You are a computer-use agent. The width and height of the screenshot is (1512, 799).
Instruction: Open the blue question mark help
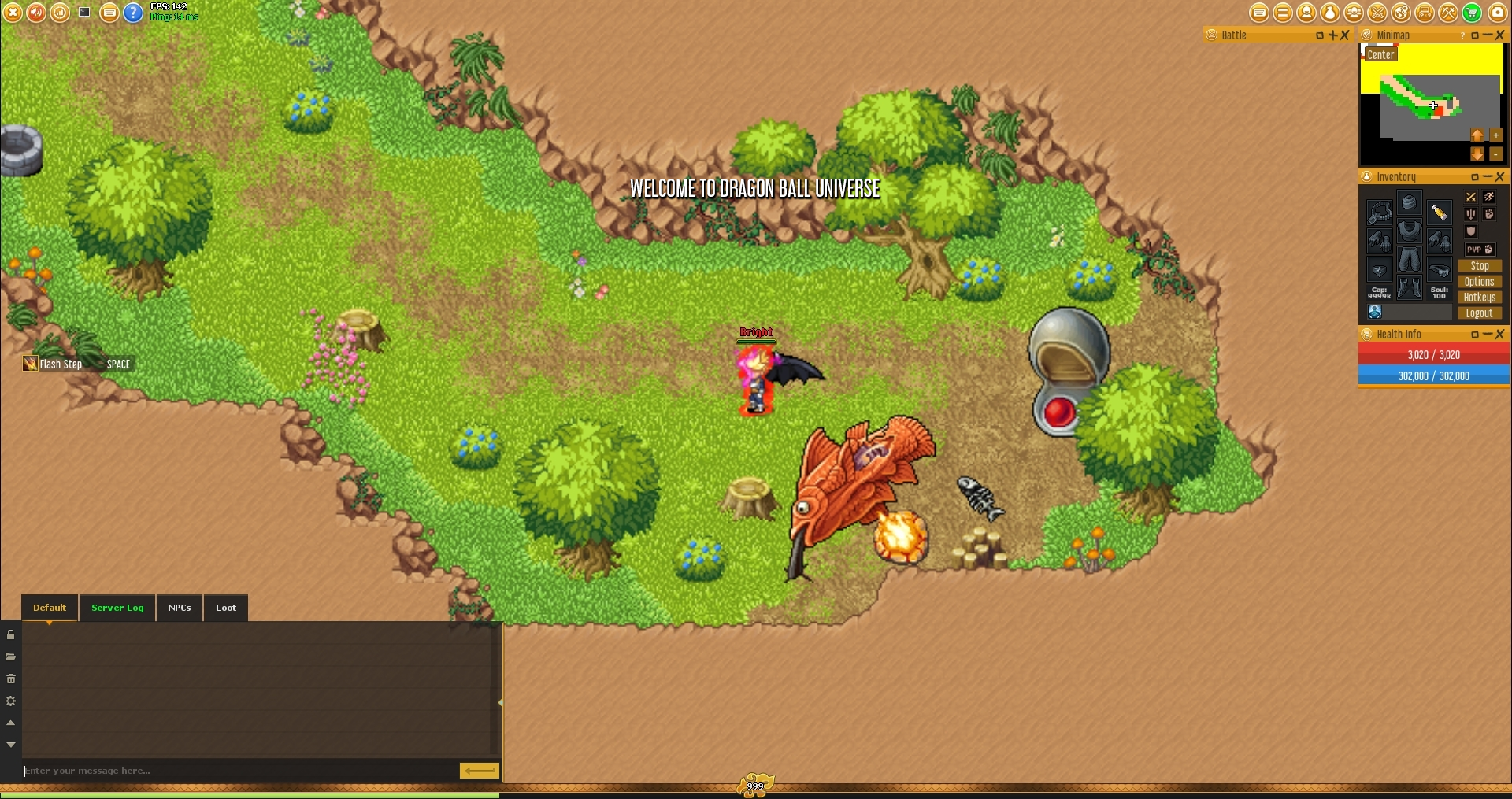tap(134, 13)
